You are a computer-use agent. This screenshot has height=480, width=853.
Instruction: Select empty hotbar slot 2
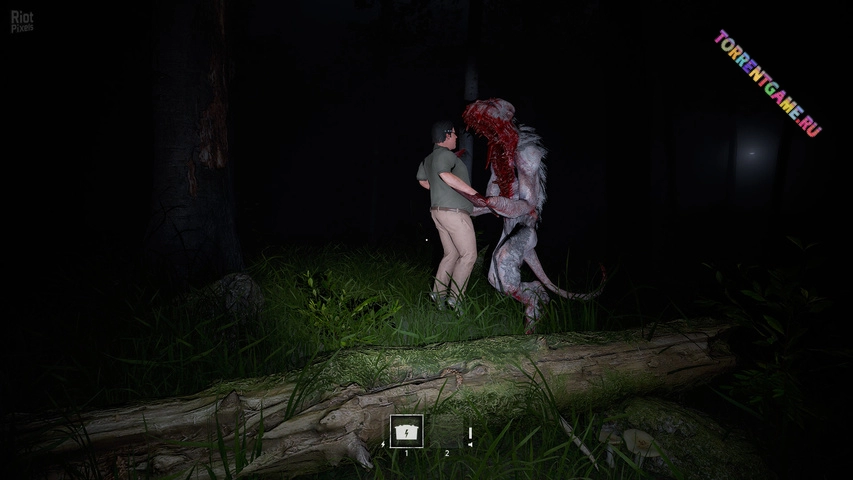447,433
